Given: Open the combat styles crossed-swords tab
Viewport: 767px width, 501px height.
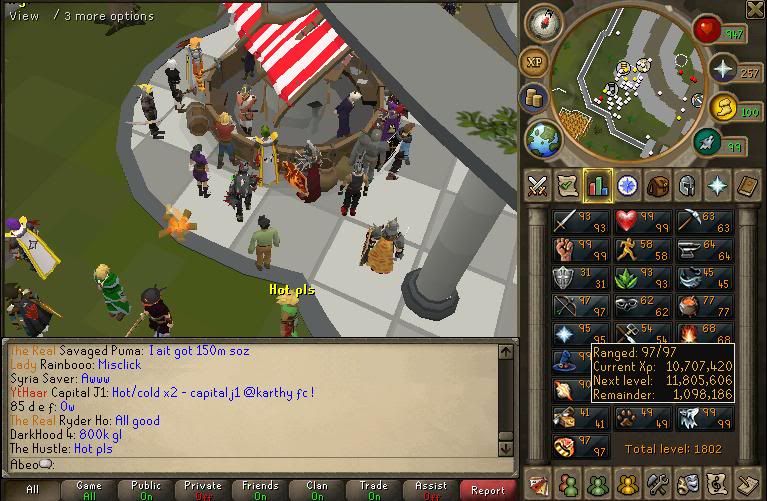Looking at the screenshot, I should tap(538, 185).
